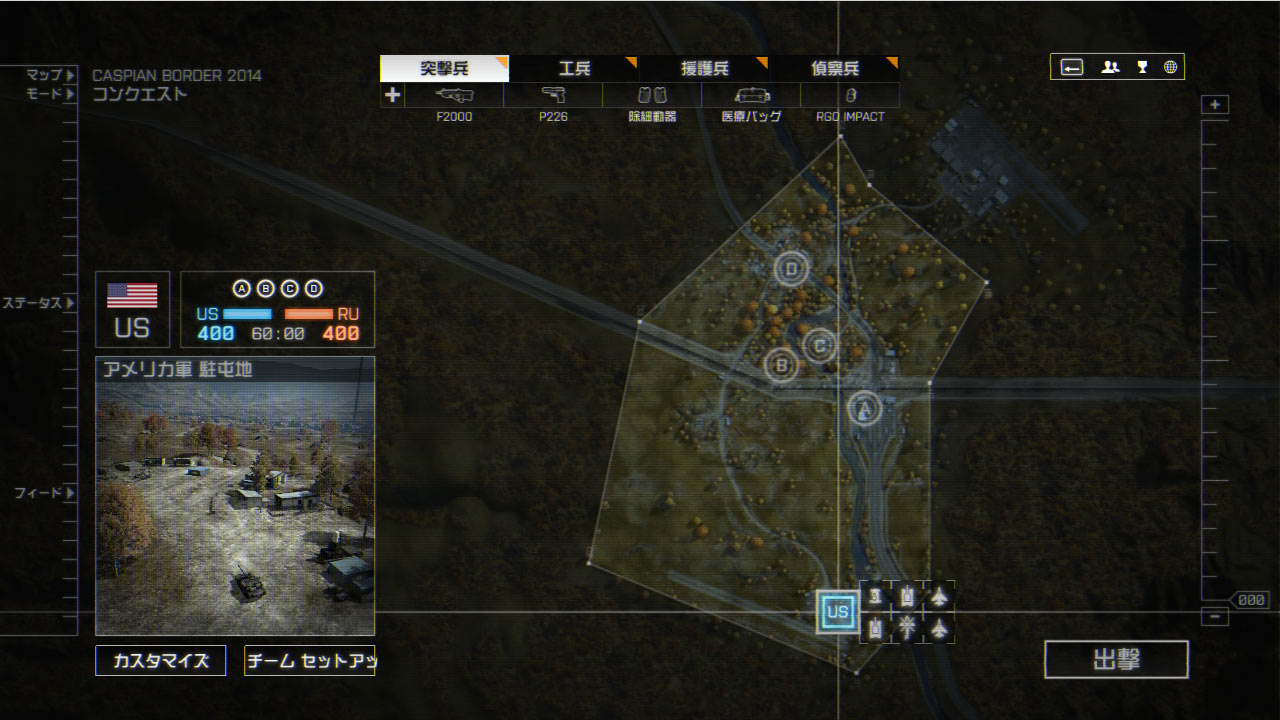Choose the 援護兵 class tab

(x=705, y=69)
